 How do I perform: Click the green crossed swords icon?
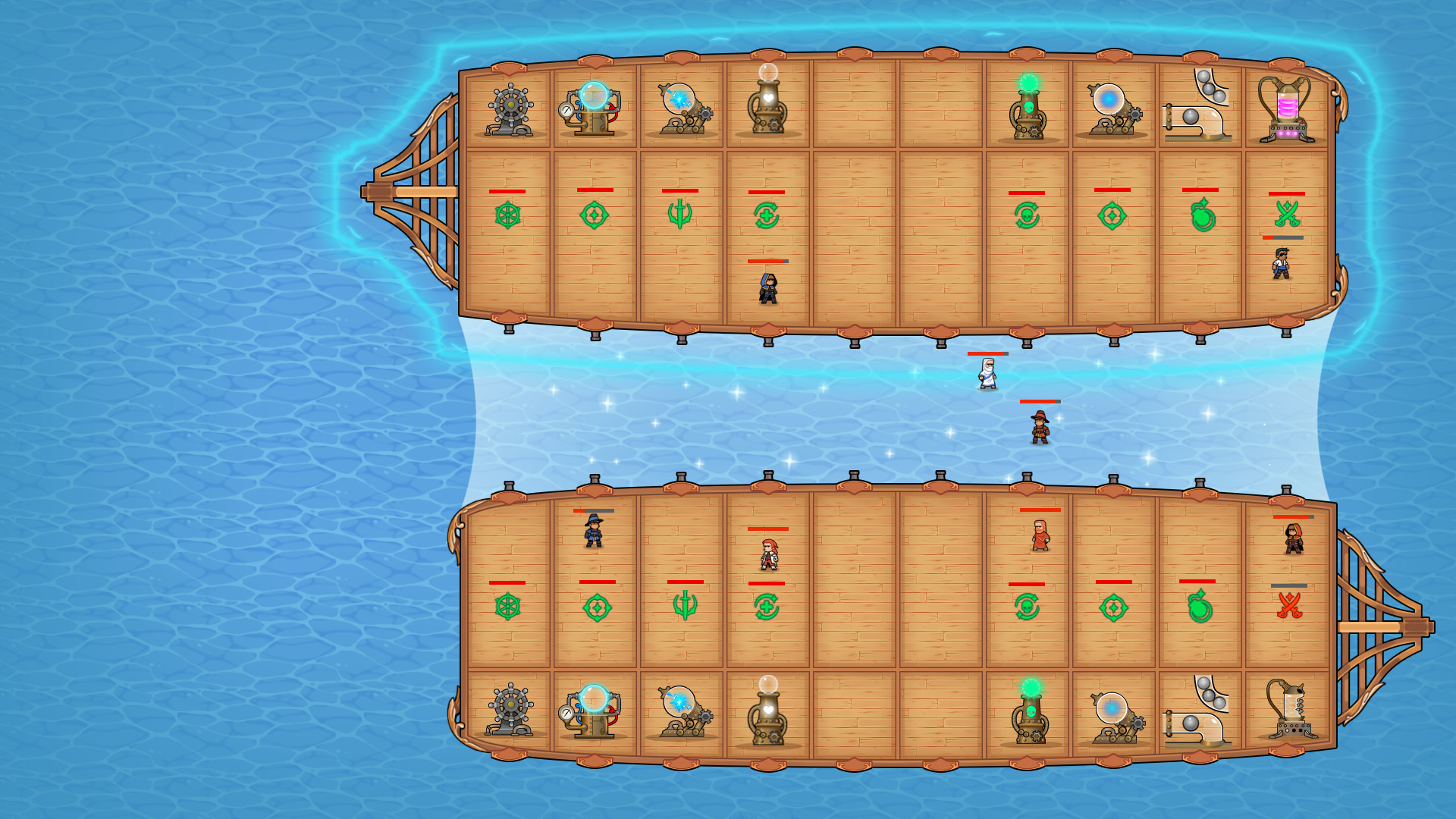click(1287, 214)
